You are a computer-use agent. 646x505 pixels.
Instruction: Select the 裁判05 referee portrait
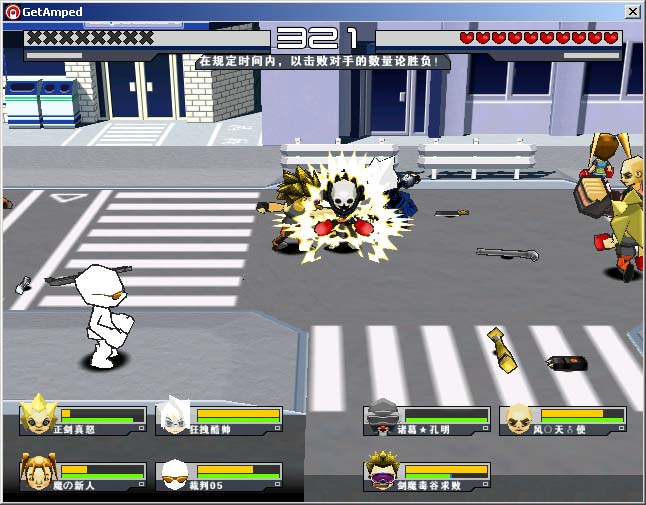click(x=176, y=472)
